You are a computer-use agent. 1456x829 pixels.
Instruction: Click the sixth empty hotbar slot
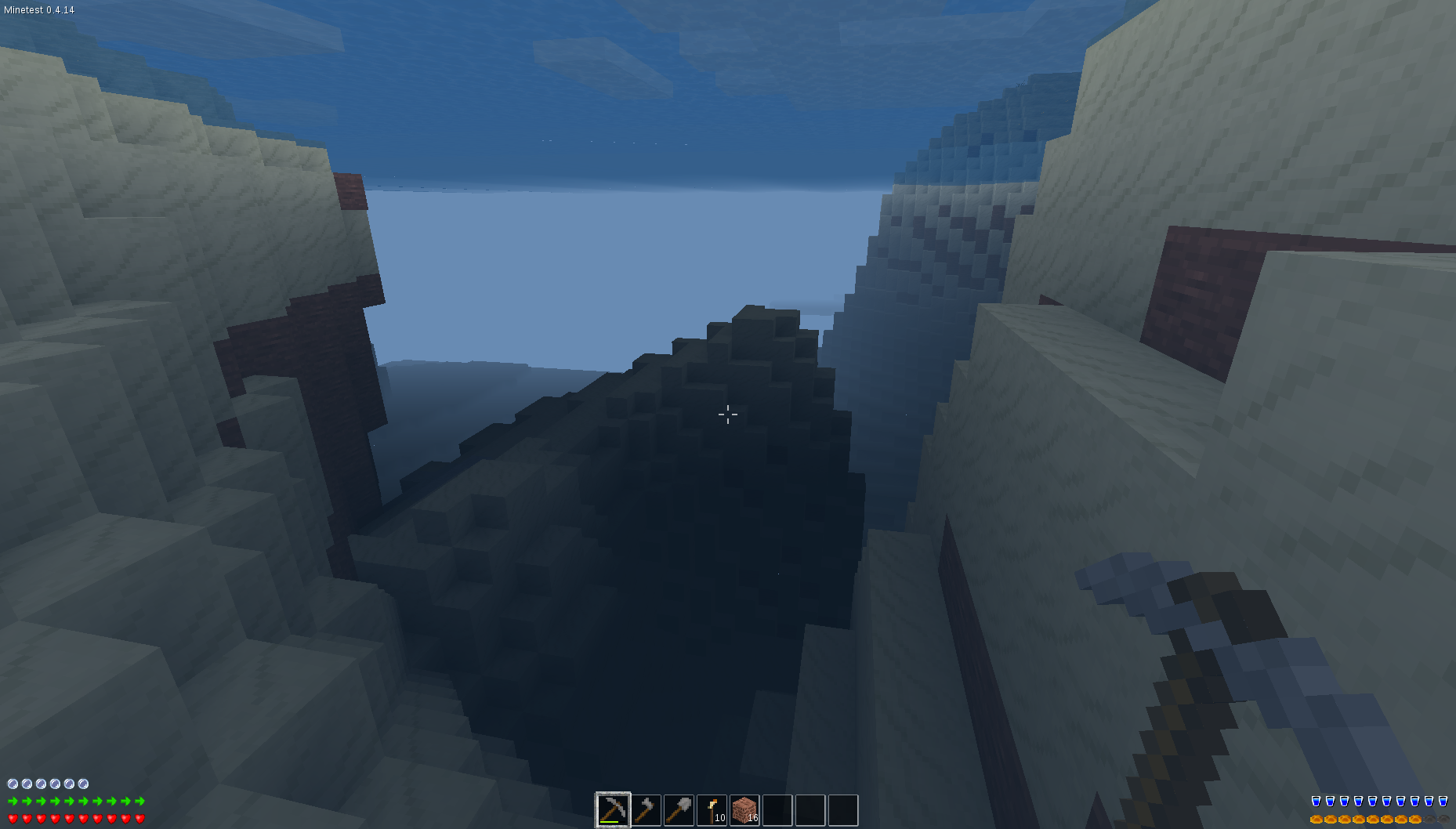pos(777,809)
